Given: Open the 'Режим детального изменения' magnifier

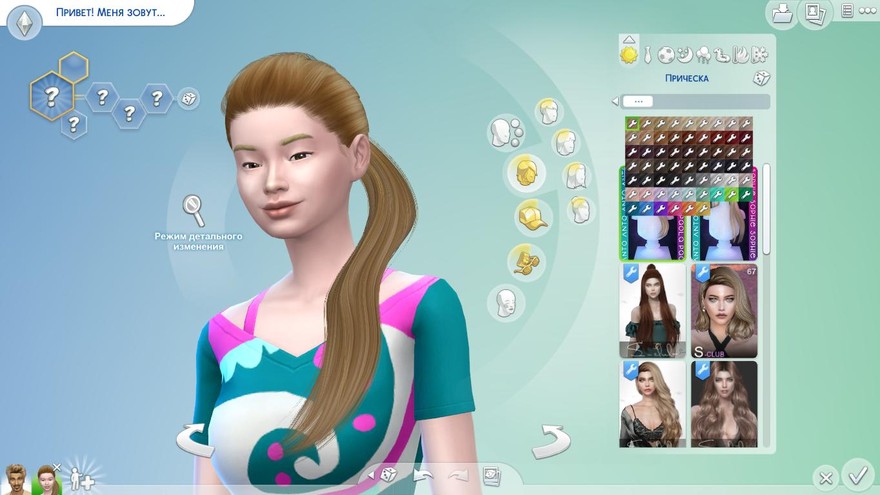Looking at the screenshot, I should [x=193, y=211].
